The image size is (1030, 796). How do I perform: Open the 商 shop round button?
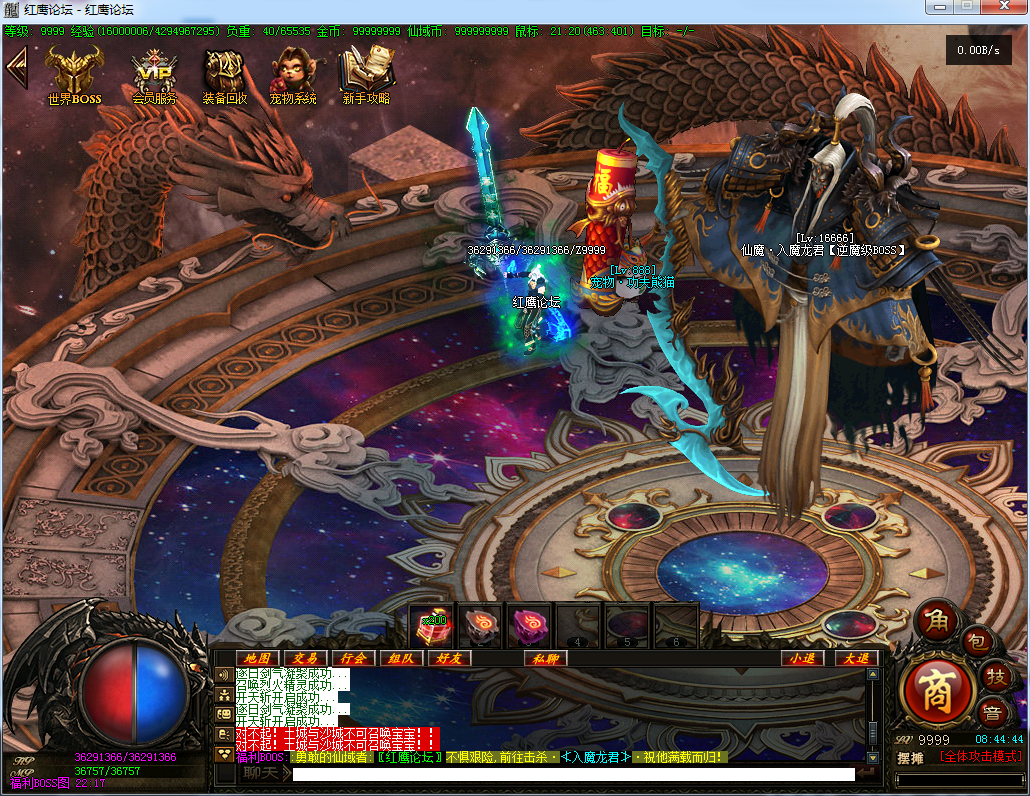(x=937, y=693)
